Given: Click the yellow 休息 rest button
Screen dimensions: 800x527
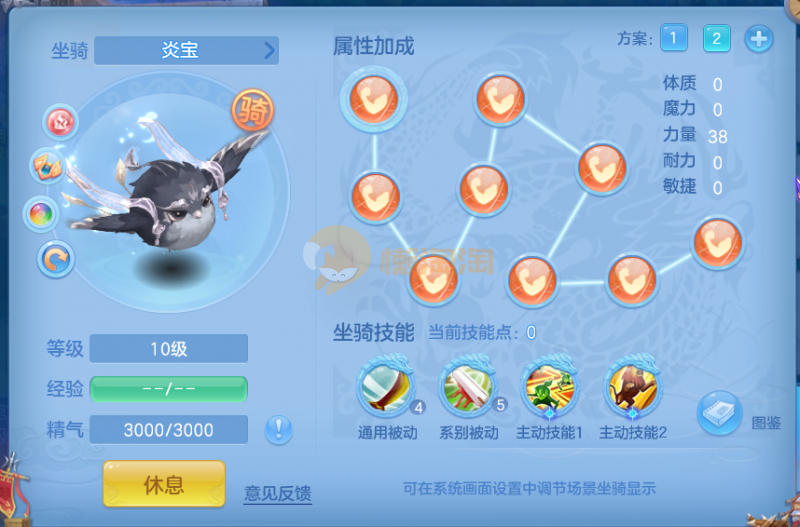Looking at the screenshot, I should click(x=164, y=485).
